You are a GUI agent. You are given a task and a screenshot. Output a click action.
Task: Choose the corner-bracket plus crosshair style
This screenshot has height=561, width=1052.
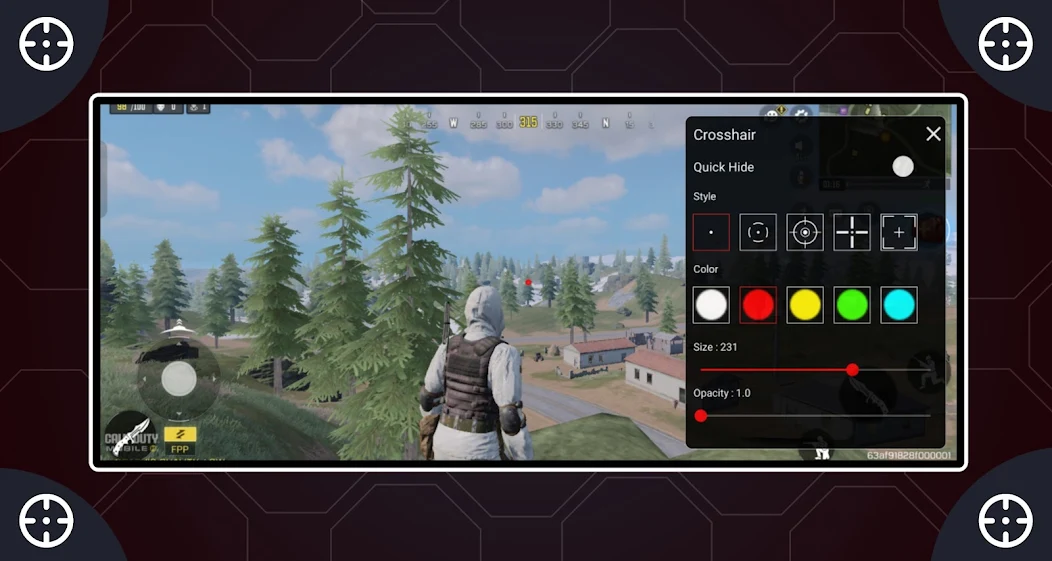pos(899,232)
